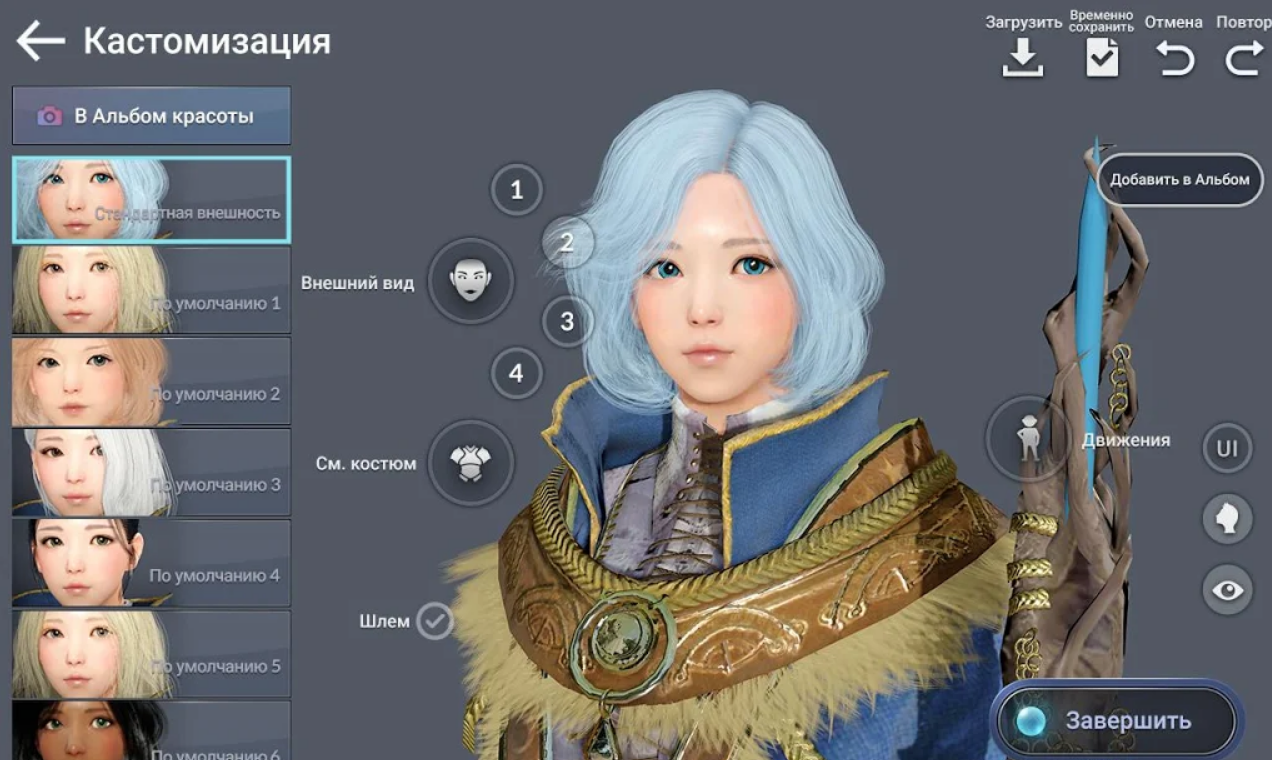Finish customization with Завершить

pyautogui.click(x=1116, y=720)
